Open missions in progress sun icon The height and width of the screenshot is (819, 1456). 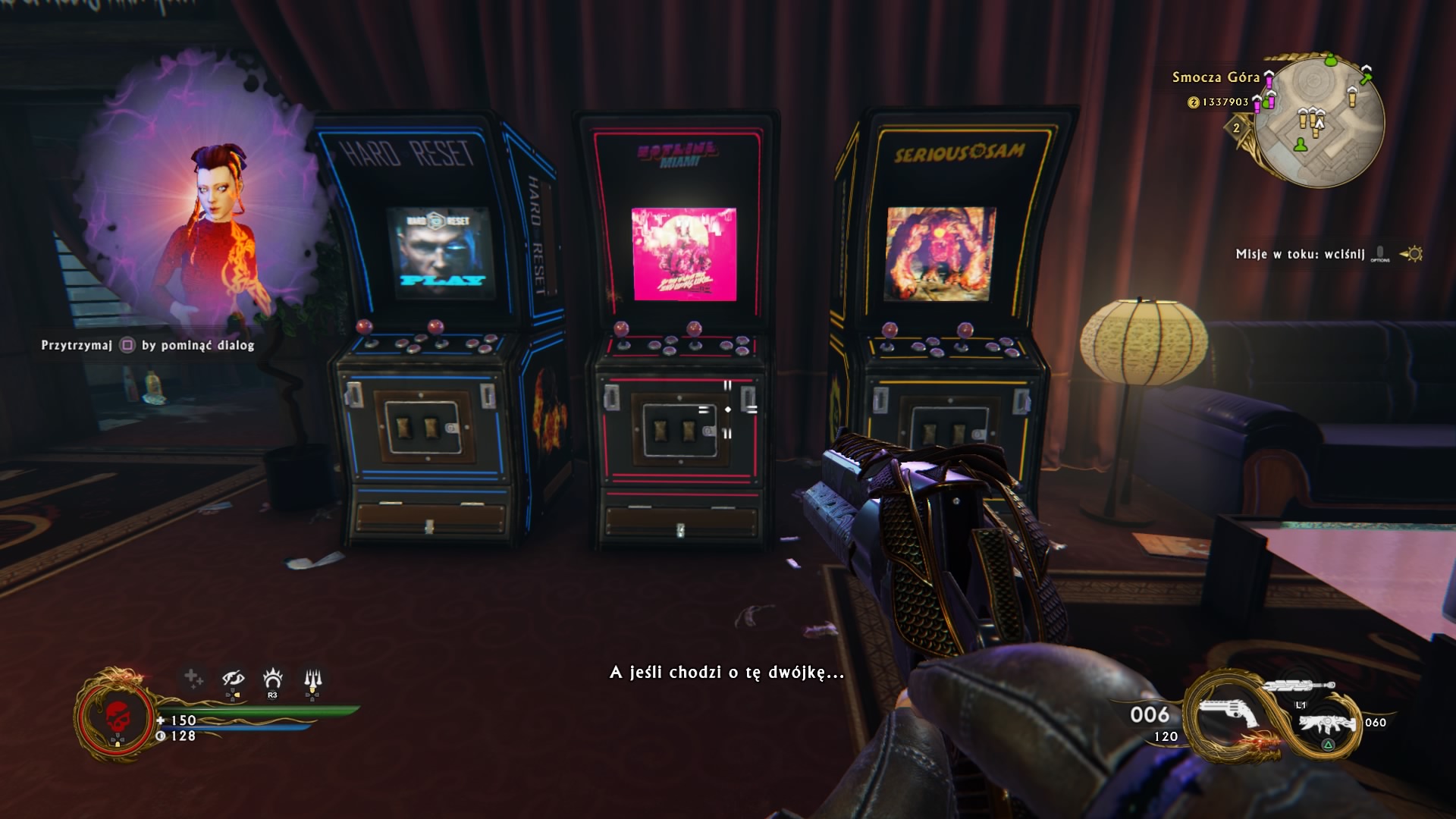(1413, 254)
